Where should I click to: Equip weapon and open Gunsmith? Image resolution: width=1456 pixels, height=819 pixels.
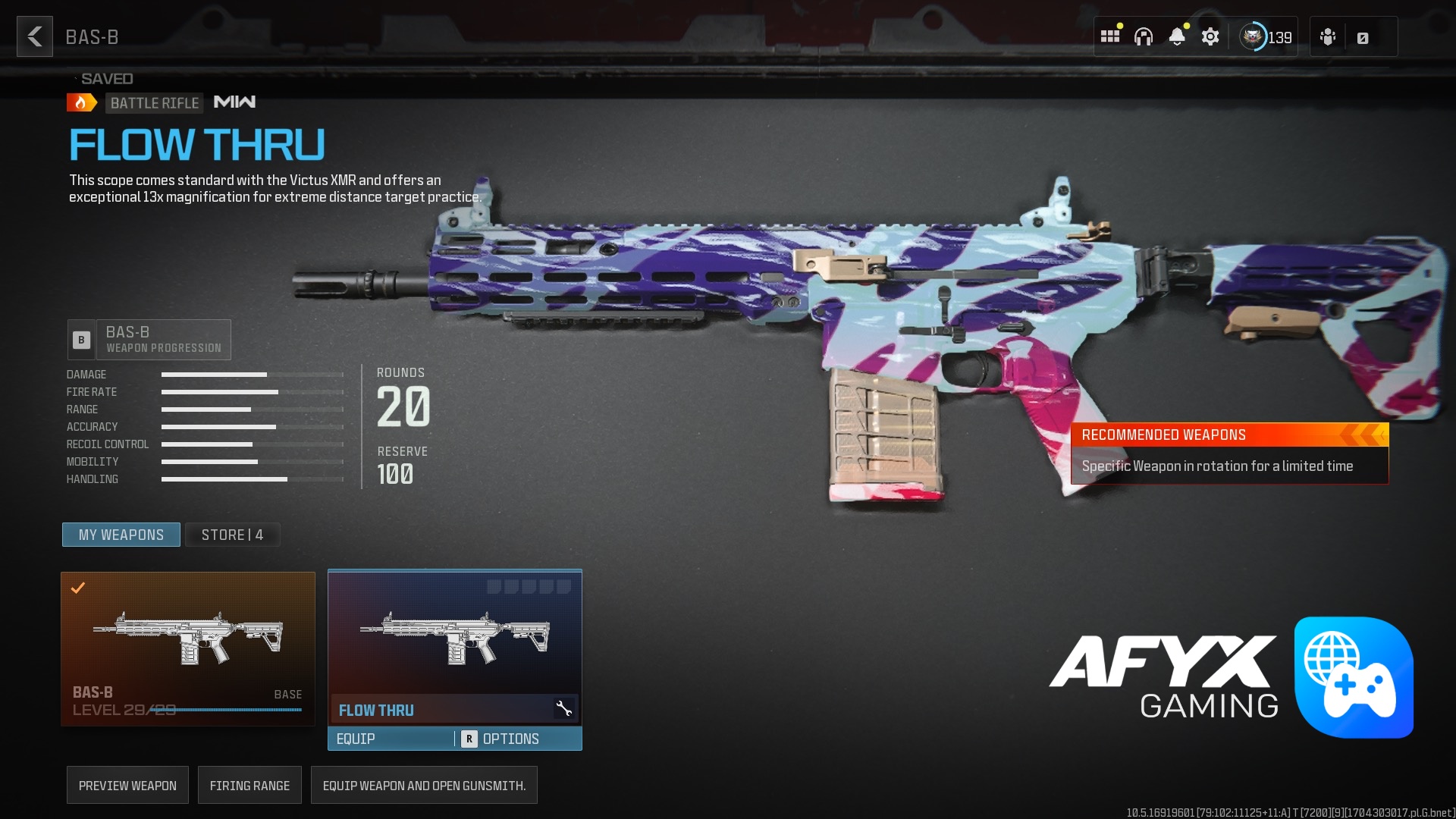(x=424, y=786)
